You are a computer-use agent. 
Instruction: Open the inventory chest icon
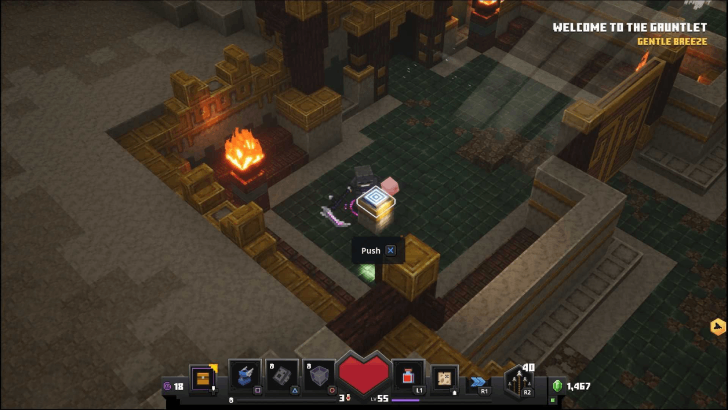coord(204,378)
